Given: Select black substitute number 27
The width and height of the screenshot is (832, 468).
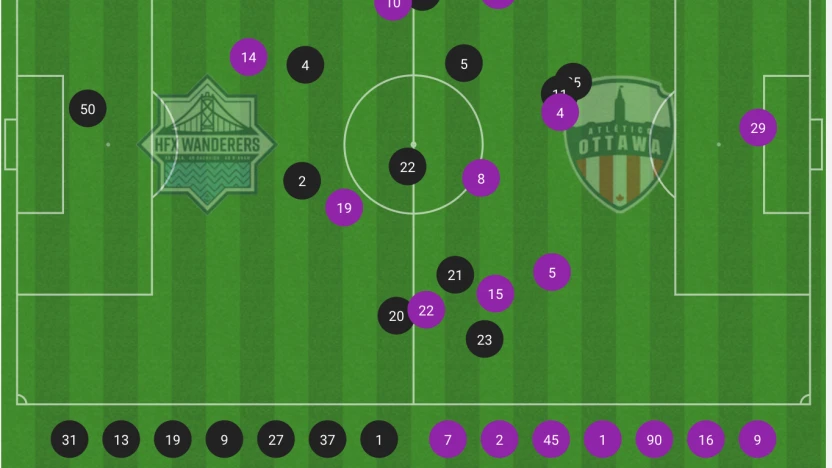Looking at the screenshot, I should 276,439.
